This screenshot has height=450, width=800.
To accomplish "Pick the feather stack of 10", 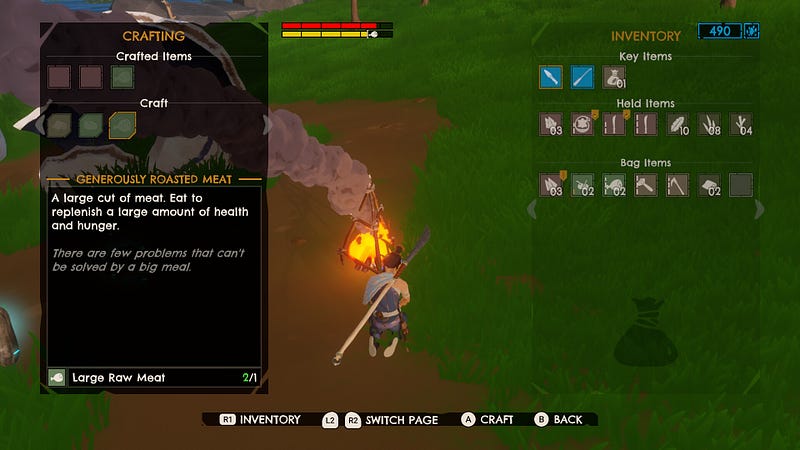I will click(678, 124).
